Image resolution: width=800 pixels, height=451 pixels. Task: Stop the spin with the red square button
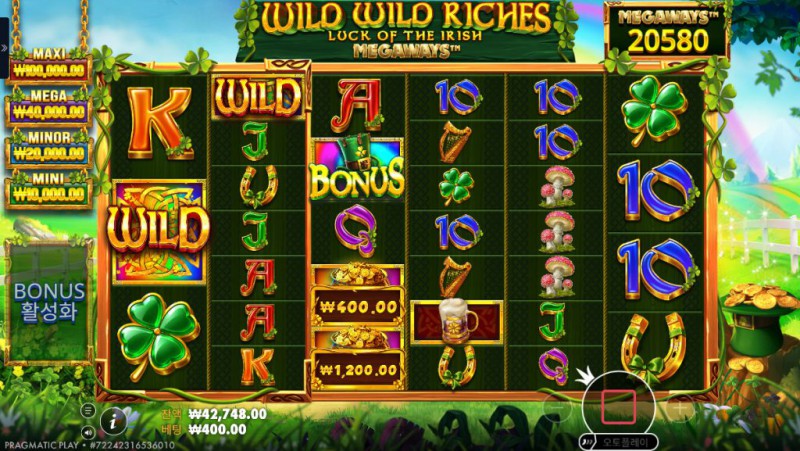618,407
